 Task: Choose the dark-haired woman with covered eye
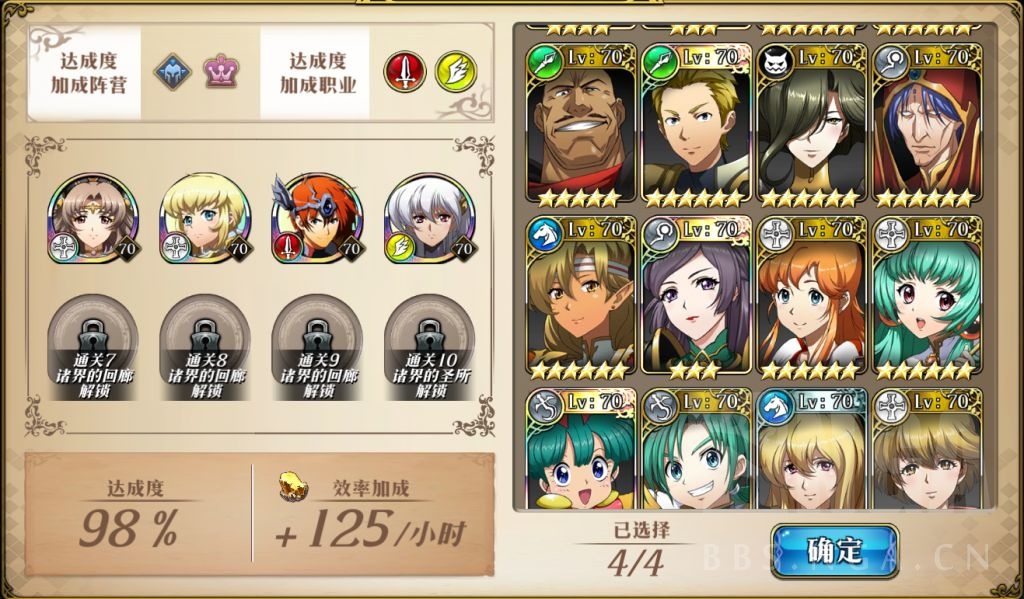point(811,126)
